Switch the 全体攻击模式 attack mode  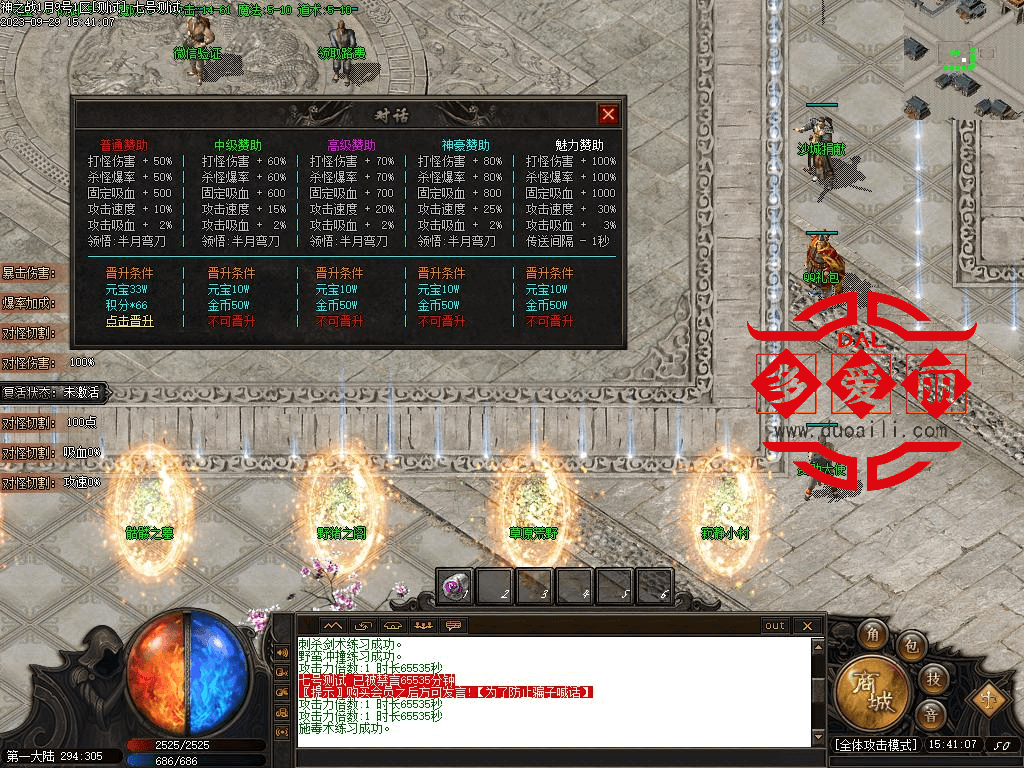coord(875,745)
